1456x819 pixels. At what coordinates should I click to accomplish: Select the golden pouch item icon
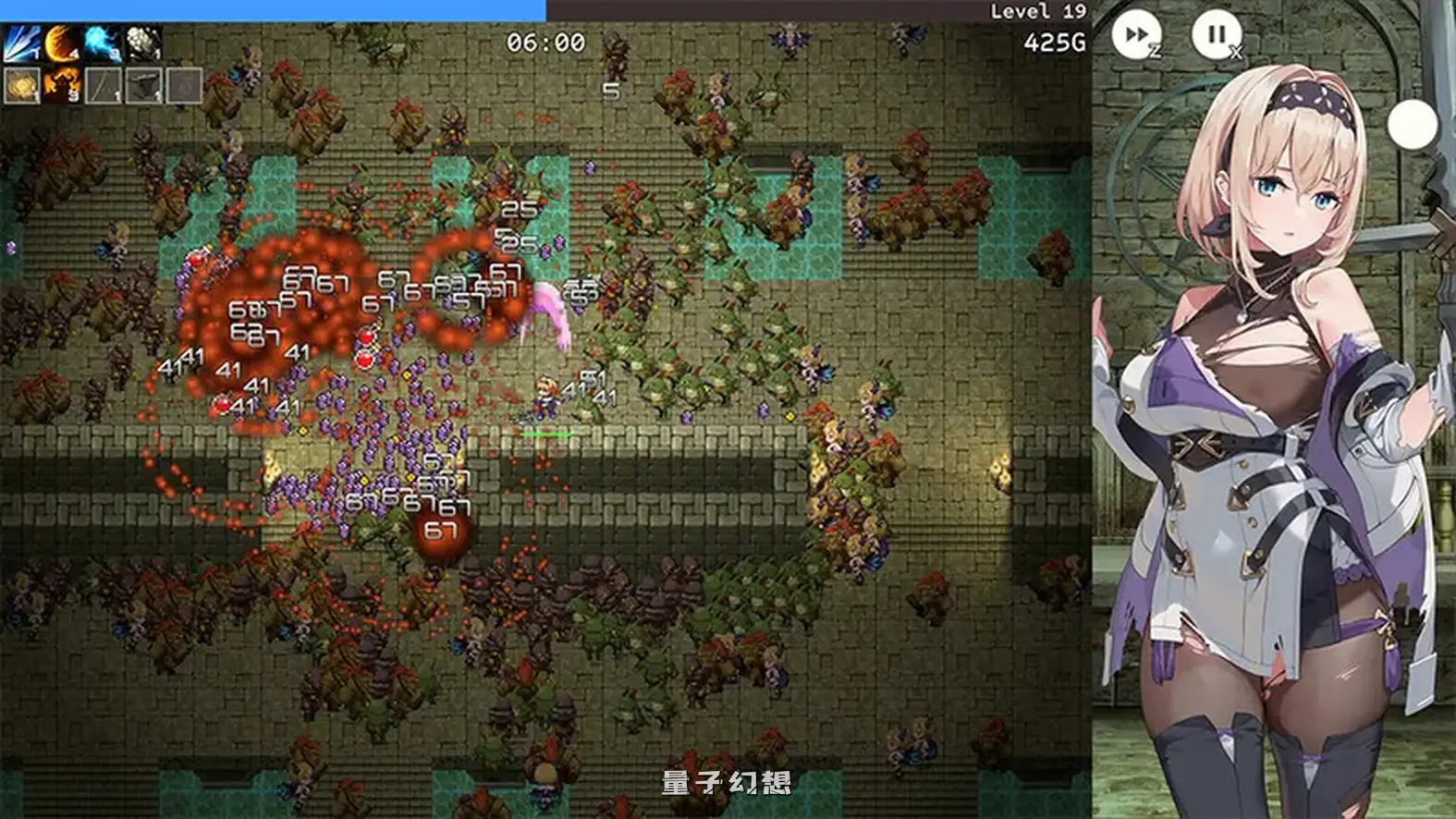[20, 85]
